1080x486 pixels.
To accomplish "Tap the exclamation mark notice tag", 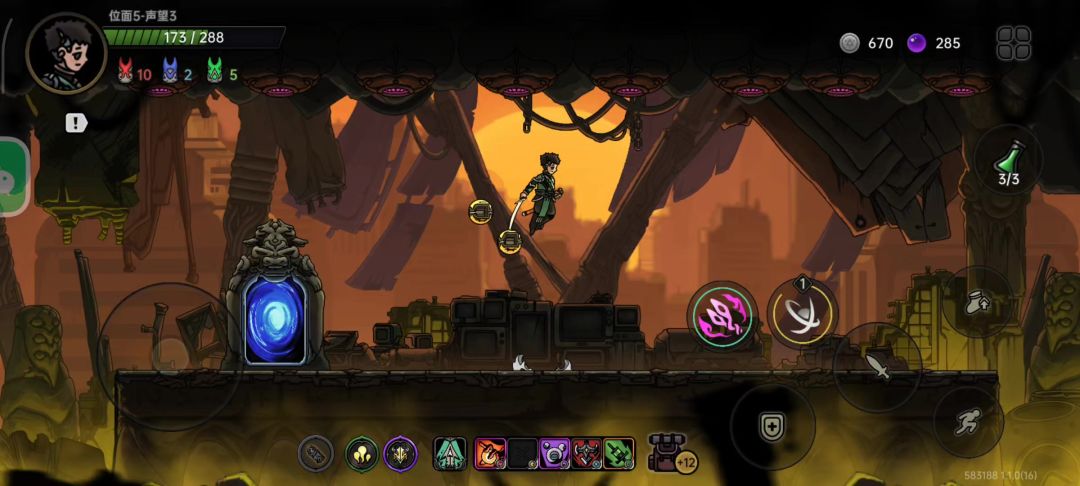I will 77,123.
